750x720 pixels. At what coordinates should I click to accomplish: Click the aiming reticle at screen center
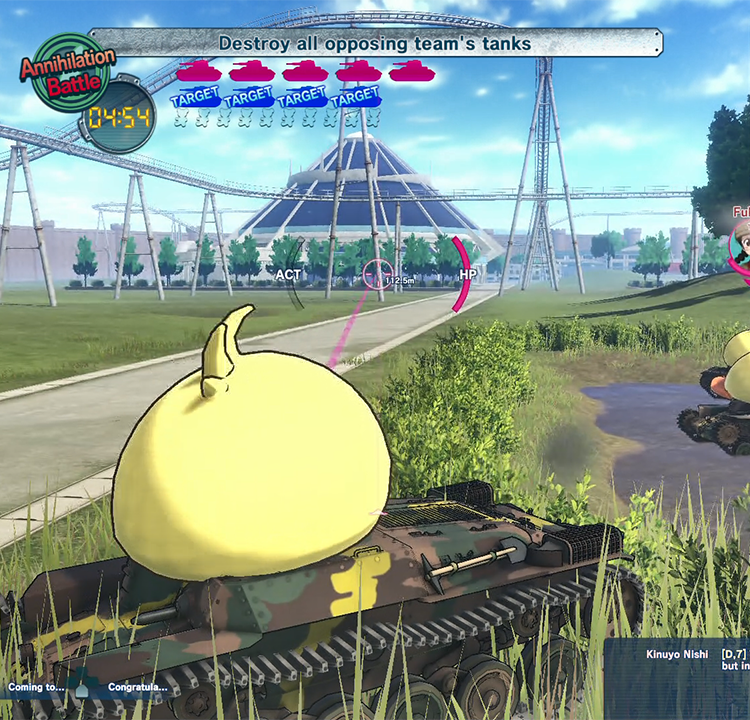pos(377,273)
